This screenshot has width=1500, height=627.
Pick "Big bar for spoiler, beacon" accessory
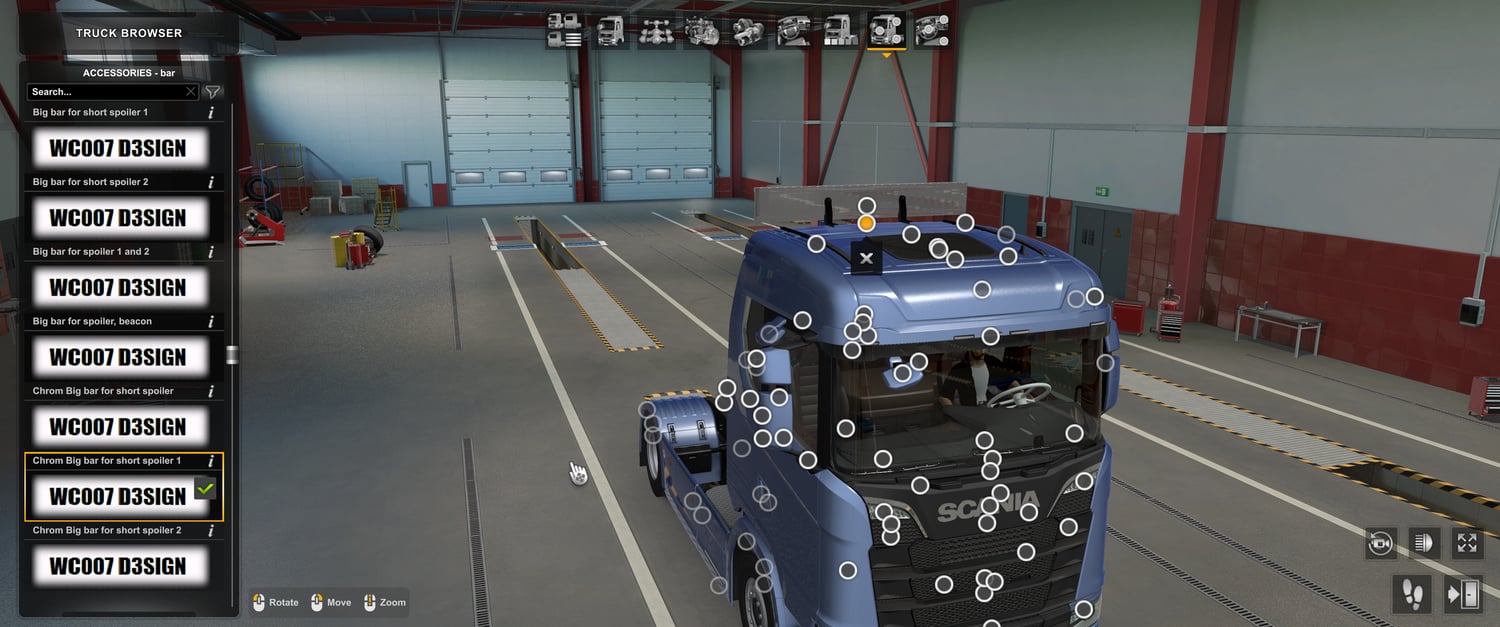coord(118,358)
